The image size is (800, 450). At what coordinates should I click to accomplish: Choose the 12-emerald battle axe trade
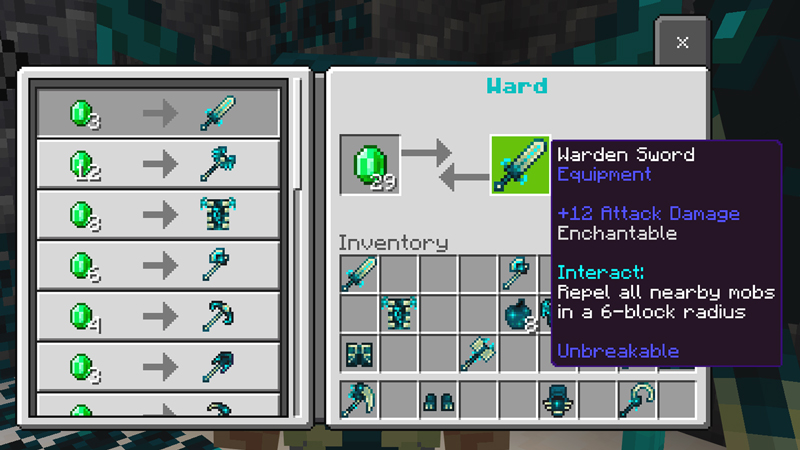pyautogui.click(x=158, y=163)
